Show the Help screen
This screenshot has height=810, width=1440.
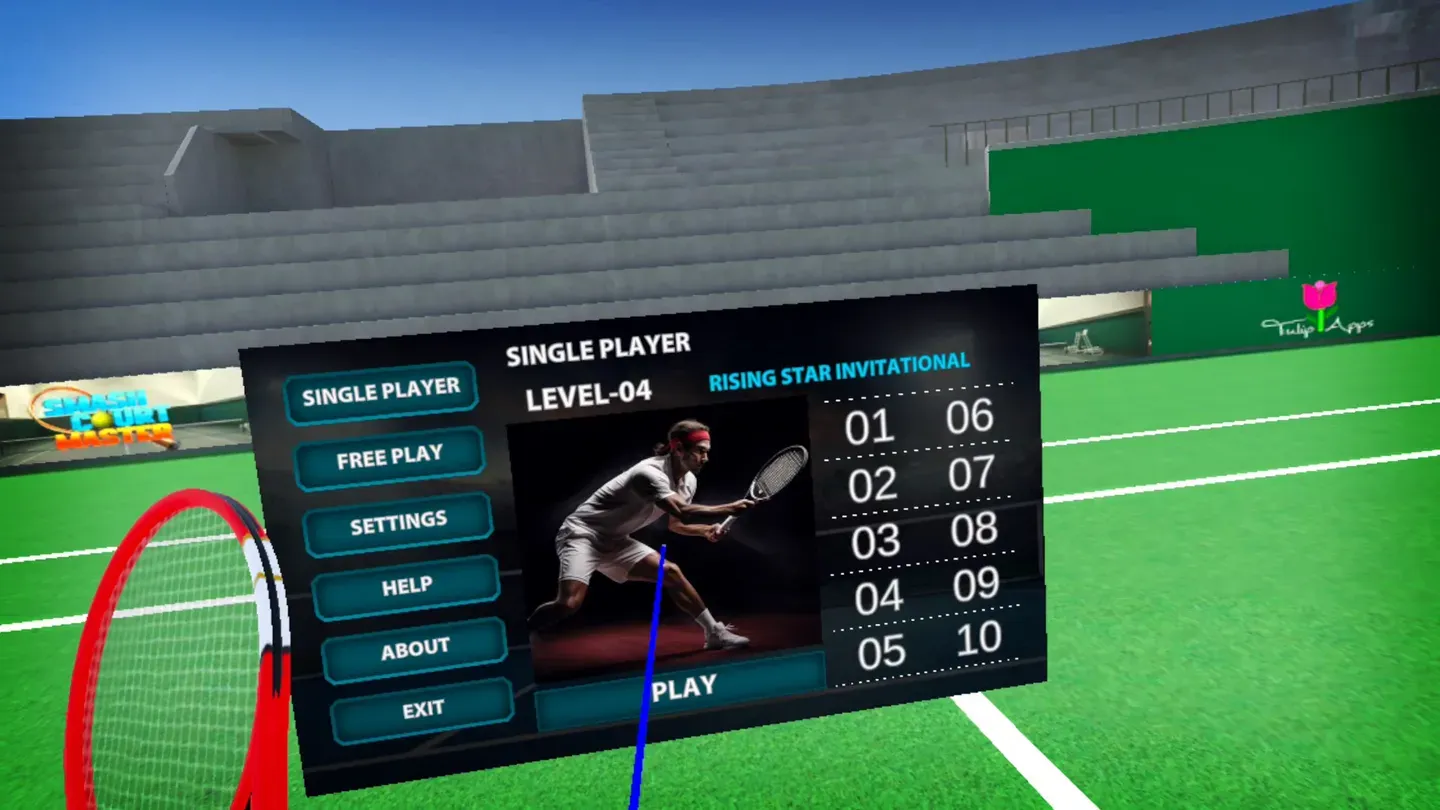tap(406, 587)
